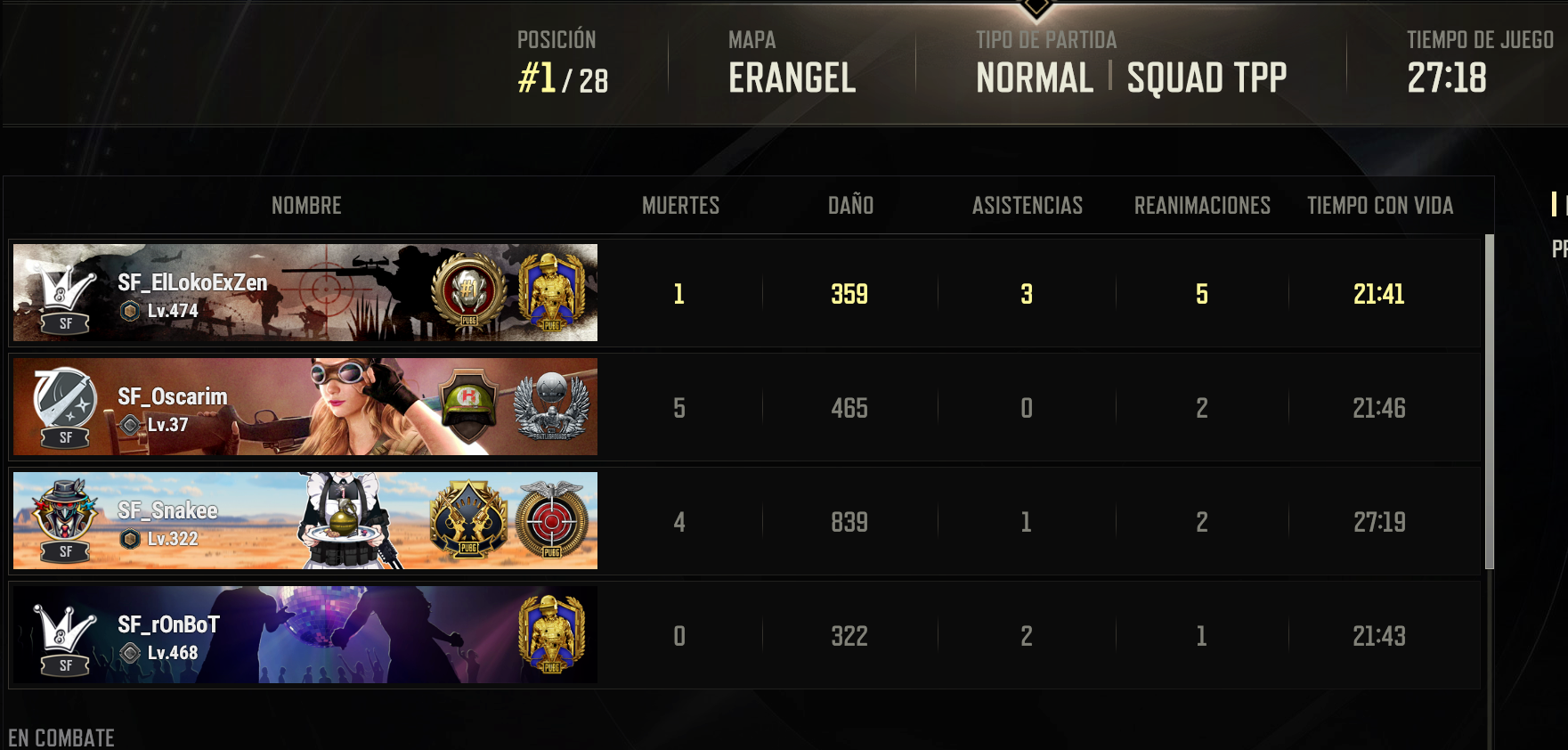Image resolution: width=1568 pixels, height=750 pixels.
Task: Click the crossed pistols medal on SF_Snakee's banner
Action: 468,520
